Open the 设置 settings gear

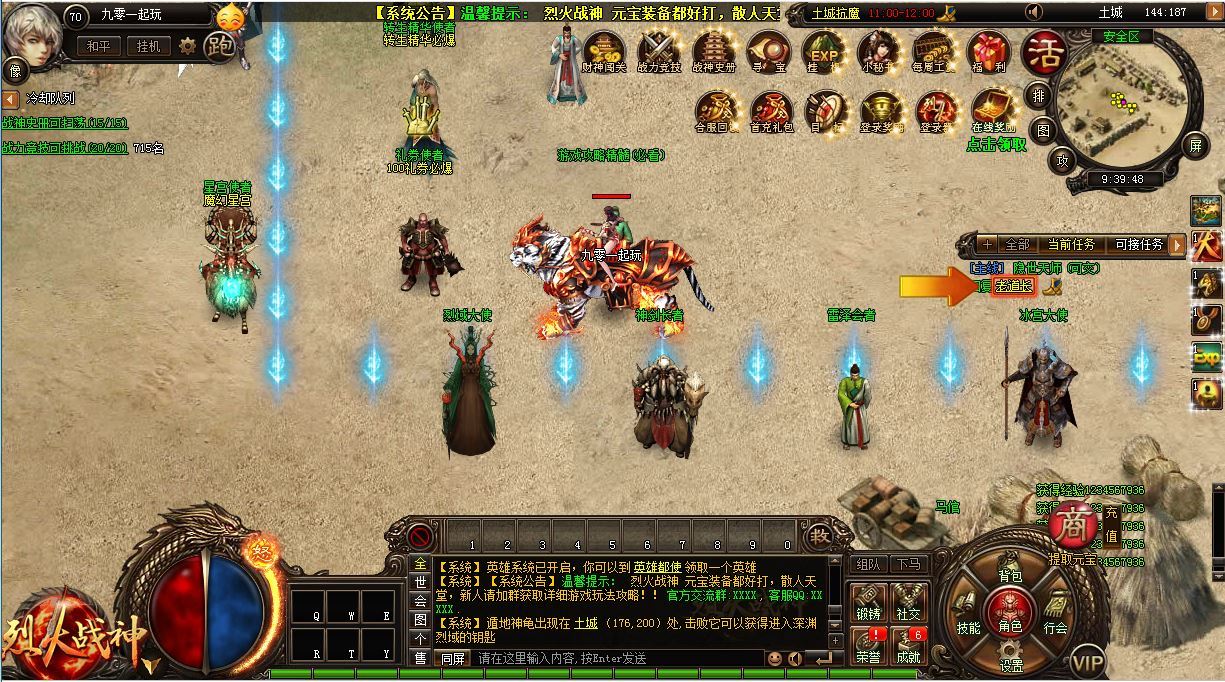click(1011, 654)
